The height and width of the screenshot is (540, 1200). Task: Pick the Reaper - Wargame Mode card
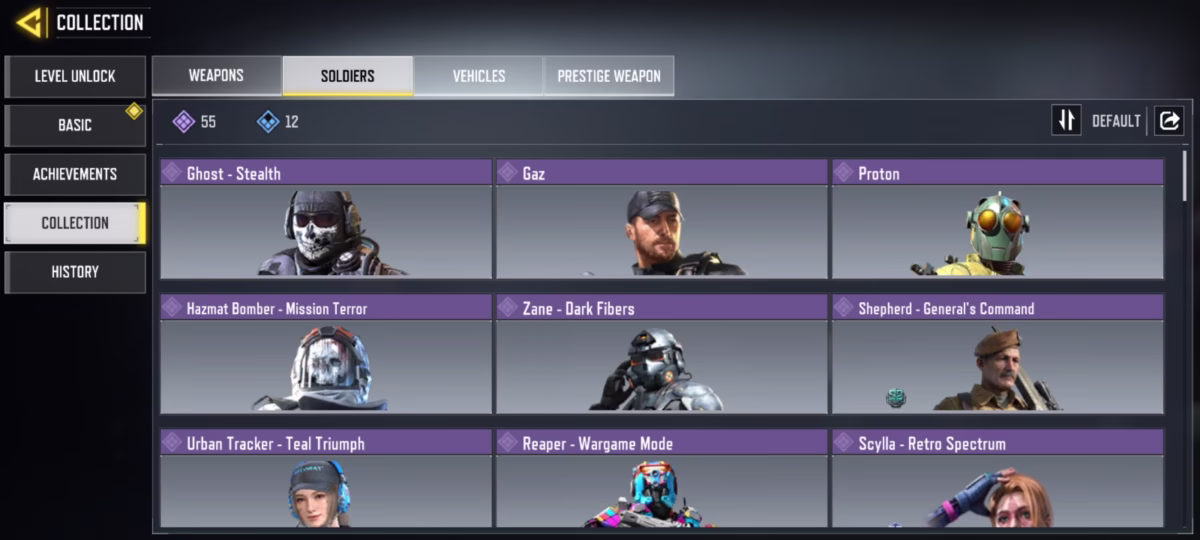662,480
